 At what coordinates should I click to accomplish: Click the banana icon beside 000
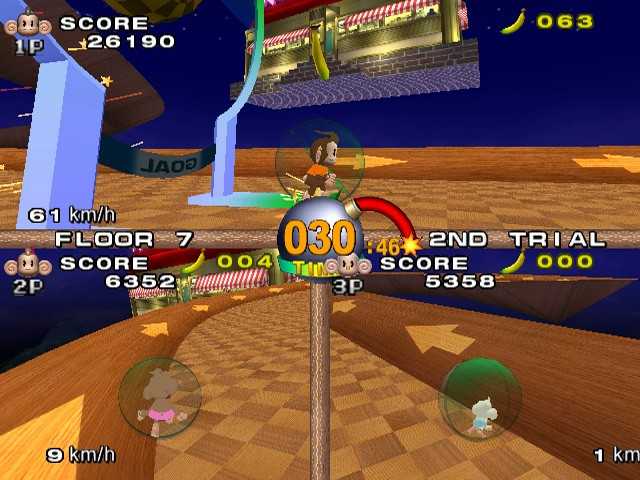click(x=514, y=263)
